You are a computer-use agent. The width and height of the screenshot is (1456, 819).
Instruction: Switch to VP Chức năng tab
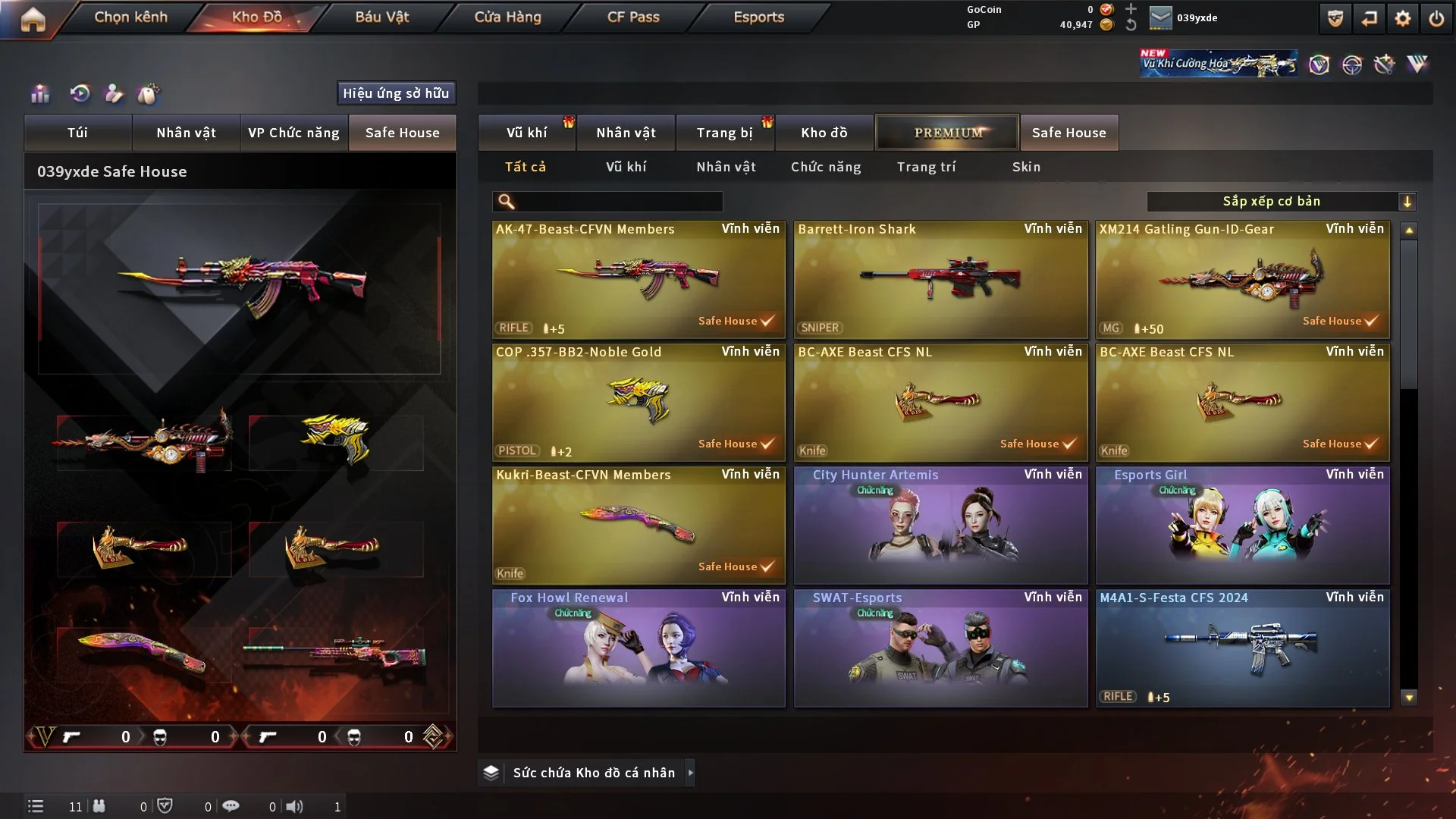[293, 133]
